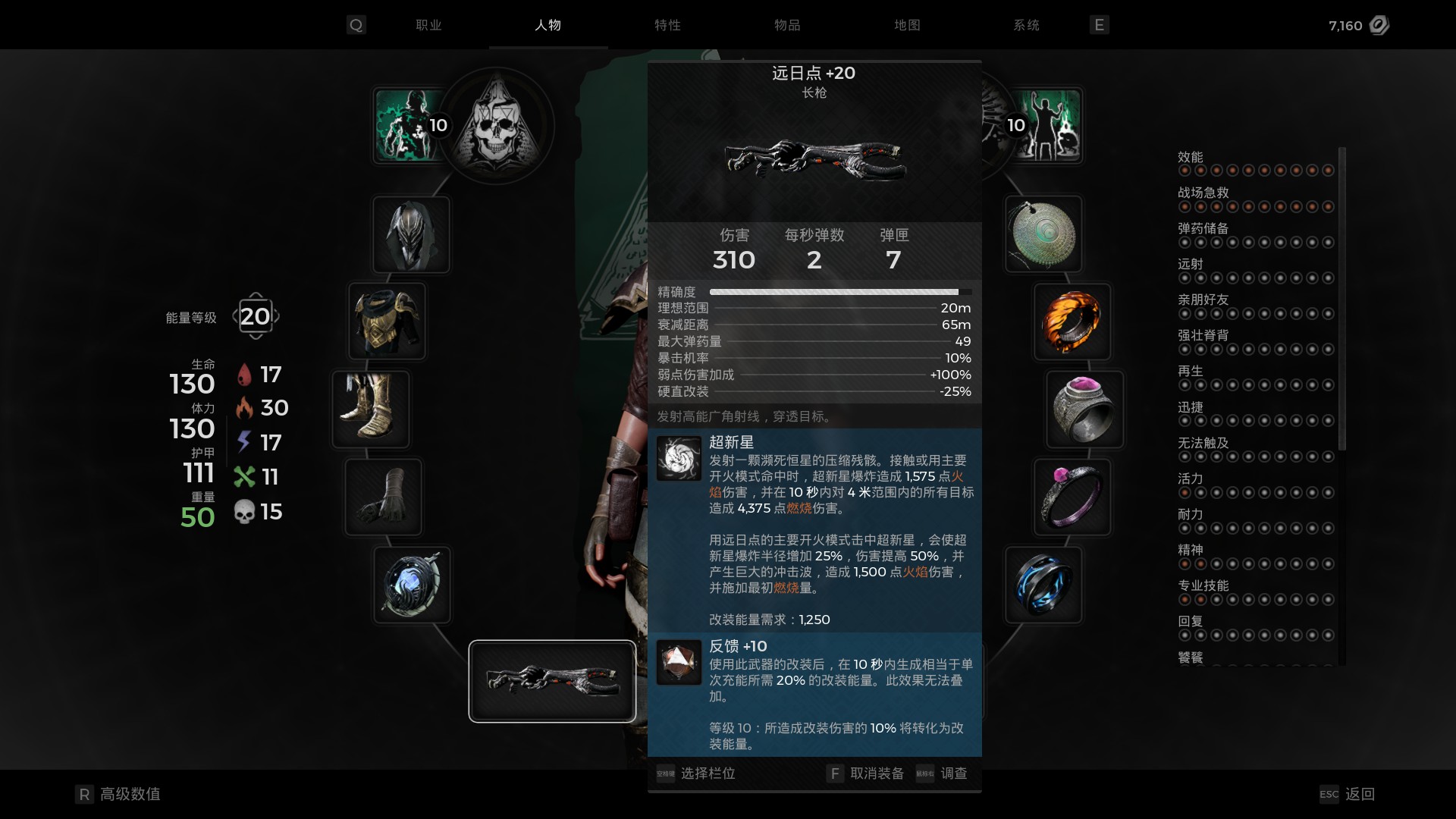Pick the black and blue band ring

point(1043,585)
